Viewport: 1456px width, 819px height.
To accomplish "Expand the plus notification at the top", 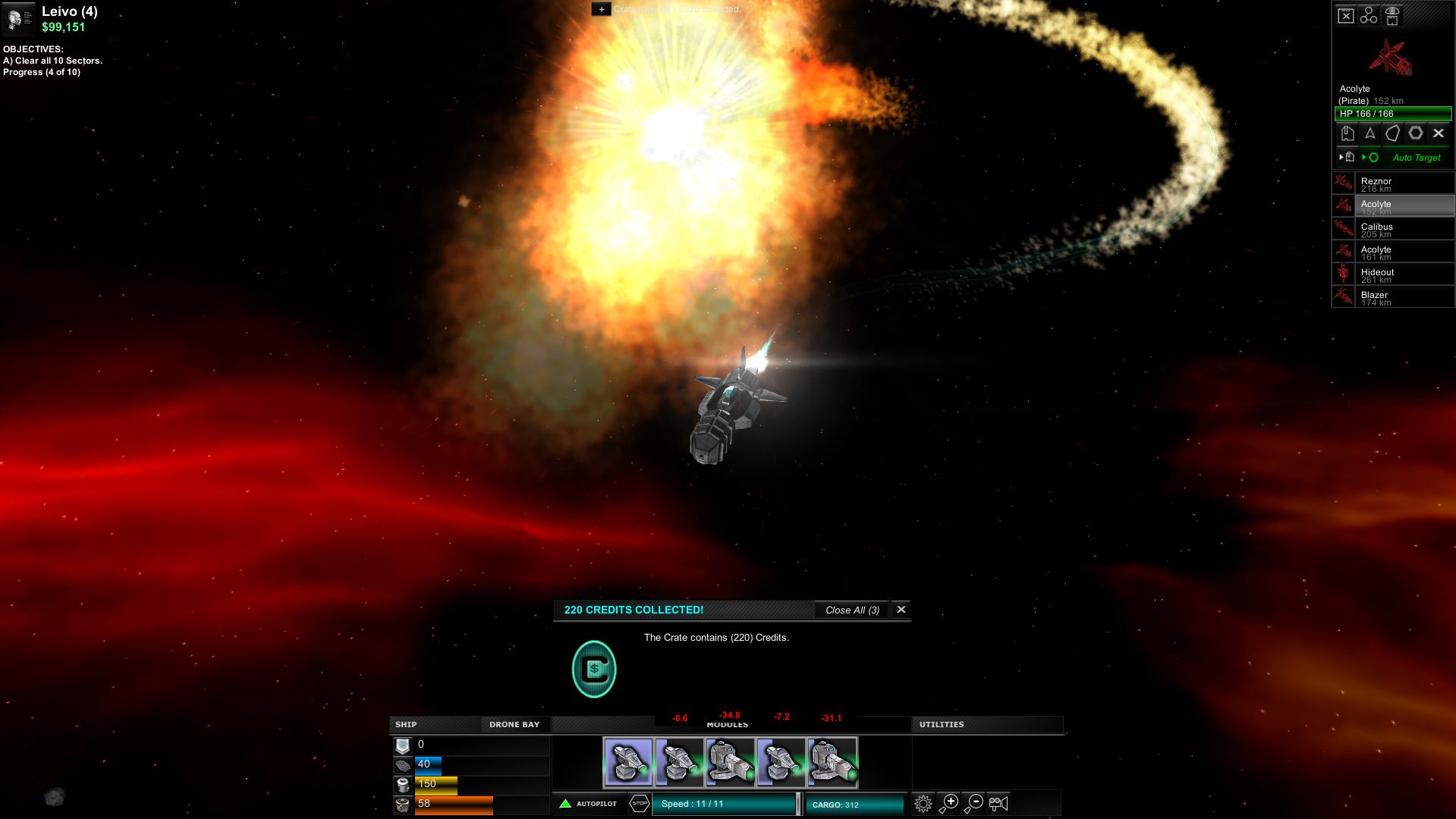I will point(602,10).
